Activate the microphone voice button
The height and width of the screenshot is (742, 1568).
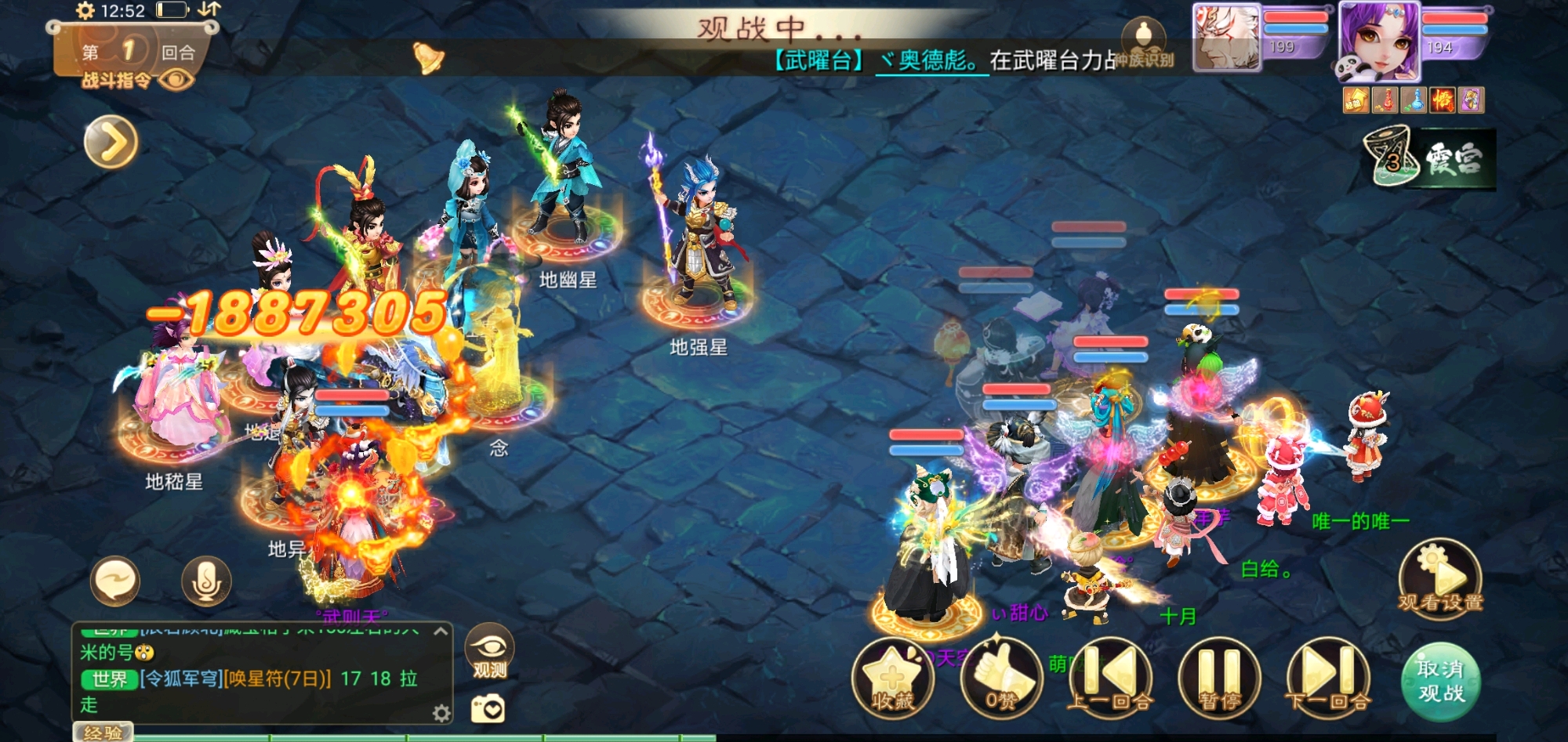point(206,581)
